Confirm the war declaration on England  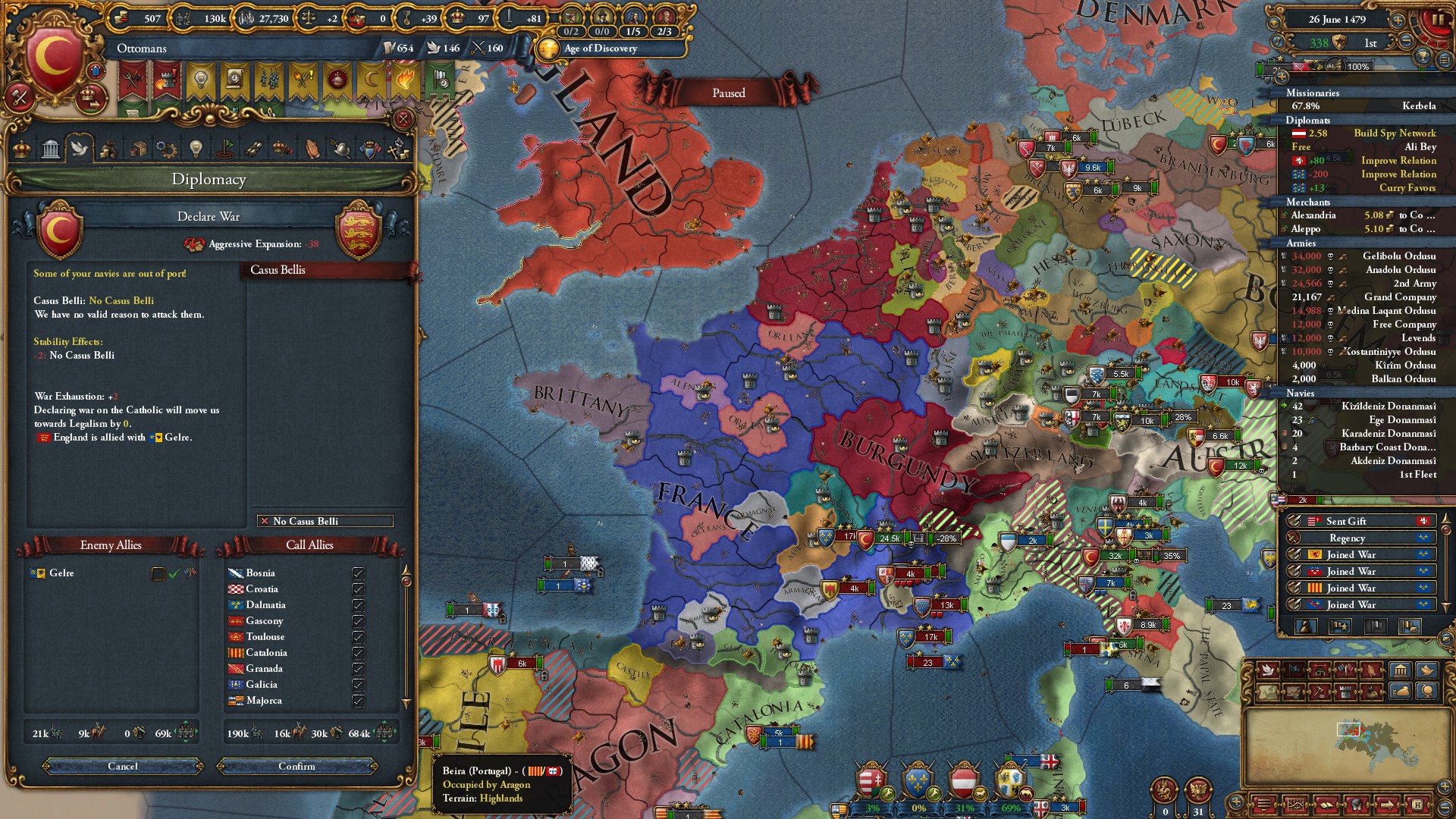(x=297, y=767)
